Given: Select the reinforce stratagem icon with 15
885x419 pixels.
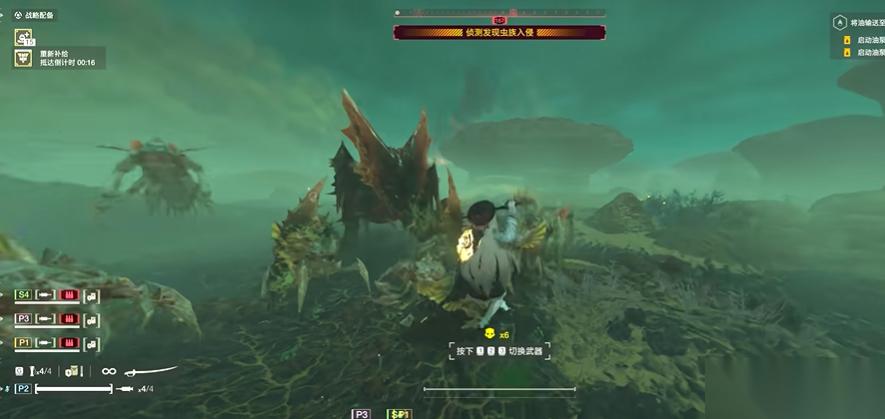Looking at the screenshot, I should (x=24, y=38).
